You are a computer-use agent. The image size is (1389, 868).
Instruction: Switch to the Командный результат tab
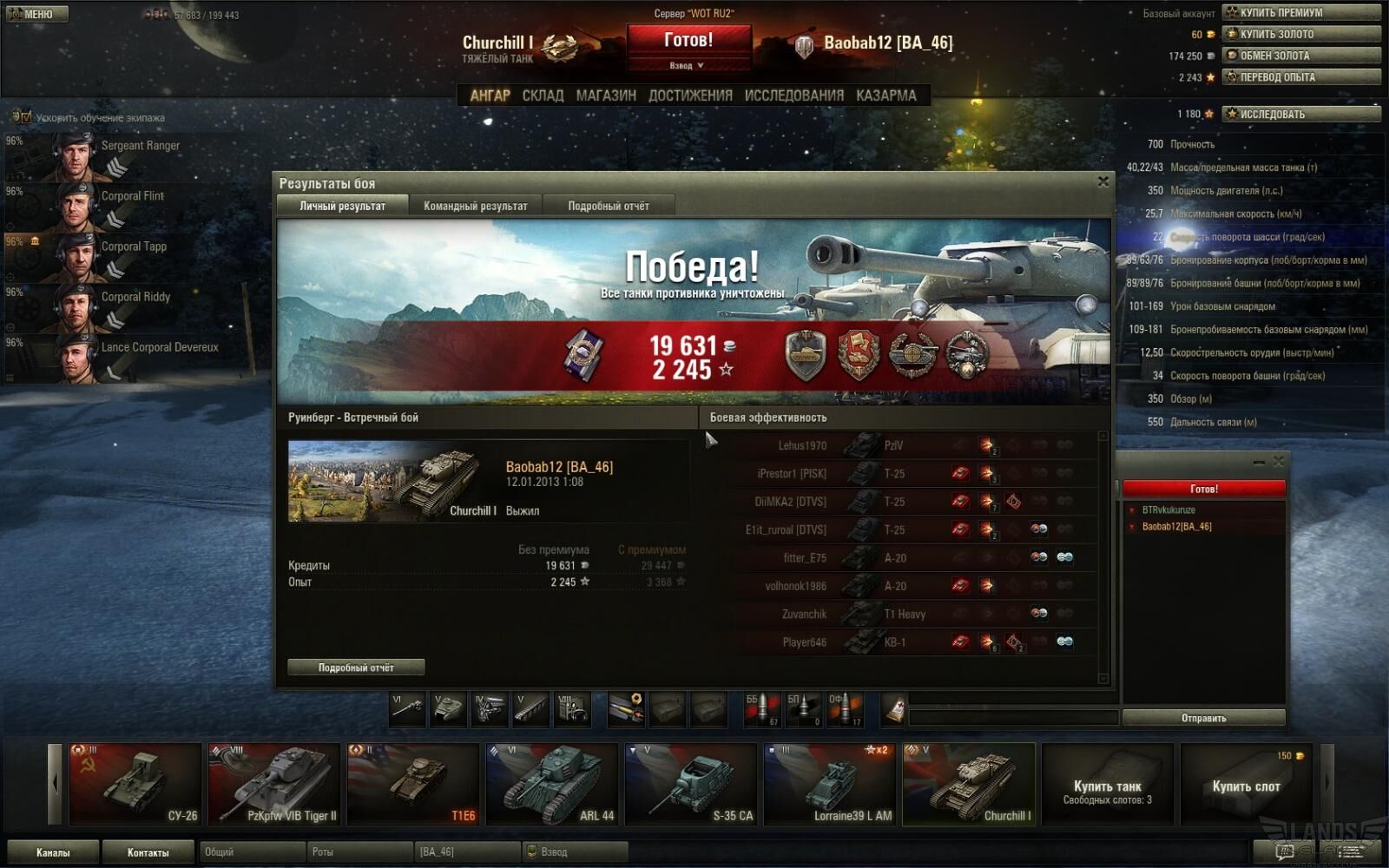(475, 206)
